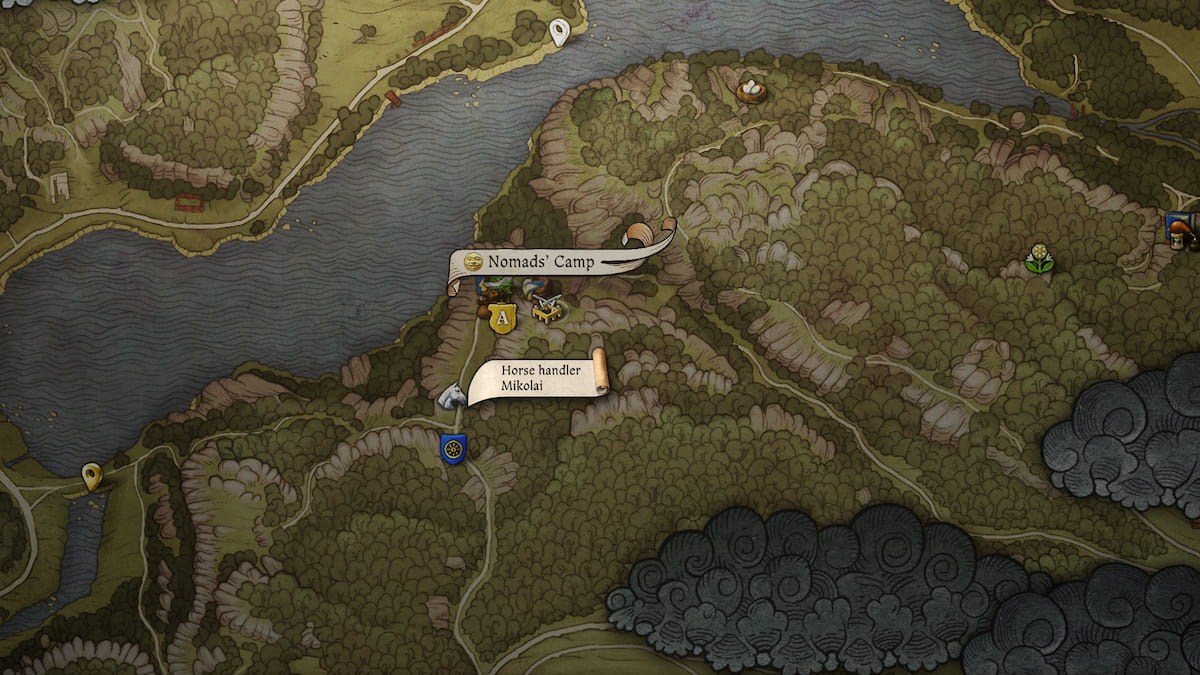
Task: Open the Horse handler Mikolai scroll label
Action: click(538, 377)
